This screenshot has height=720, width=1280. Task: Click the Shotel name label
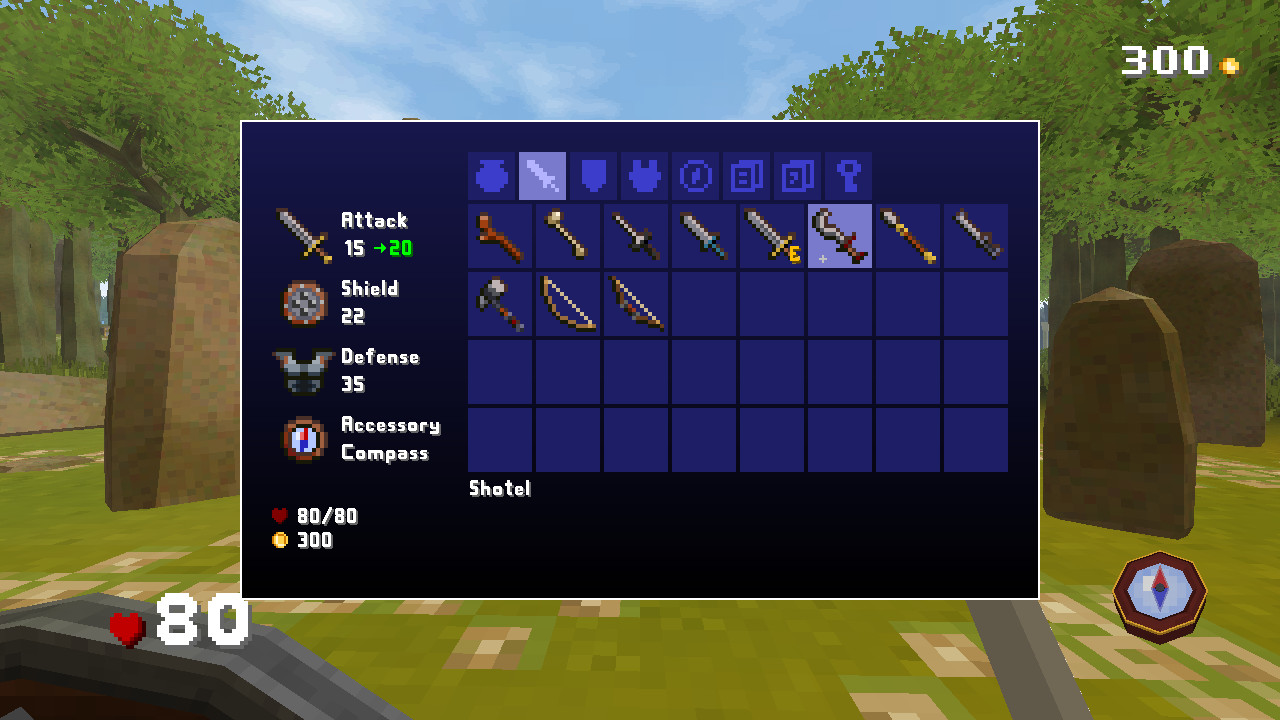click(499, 489)
